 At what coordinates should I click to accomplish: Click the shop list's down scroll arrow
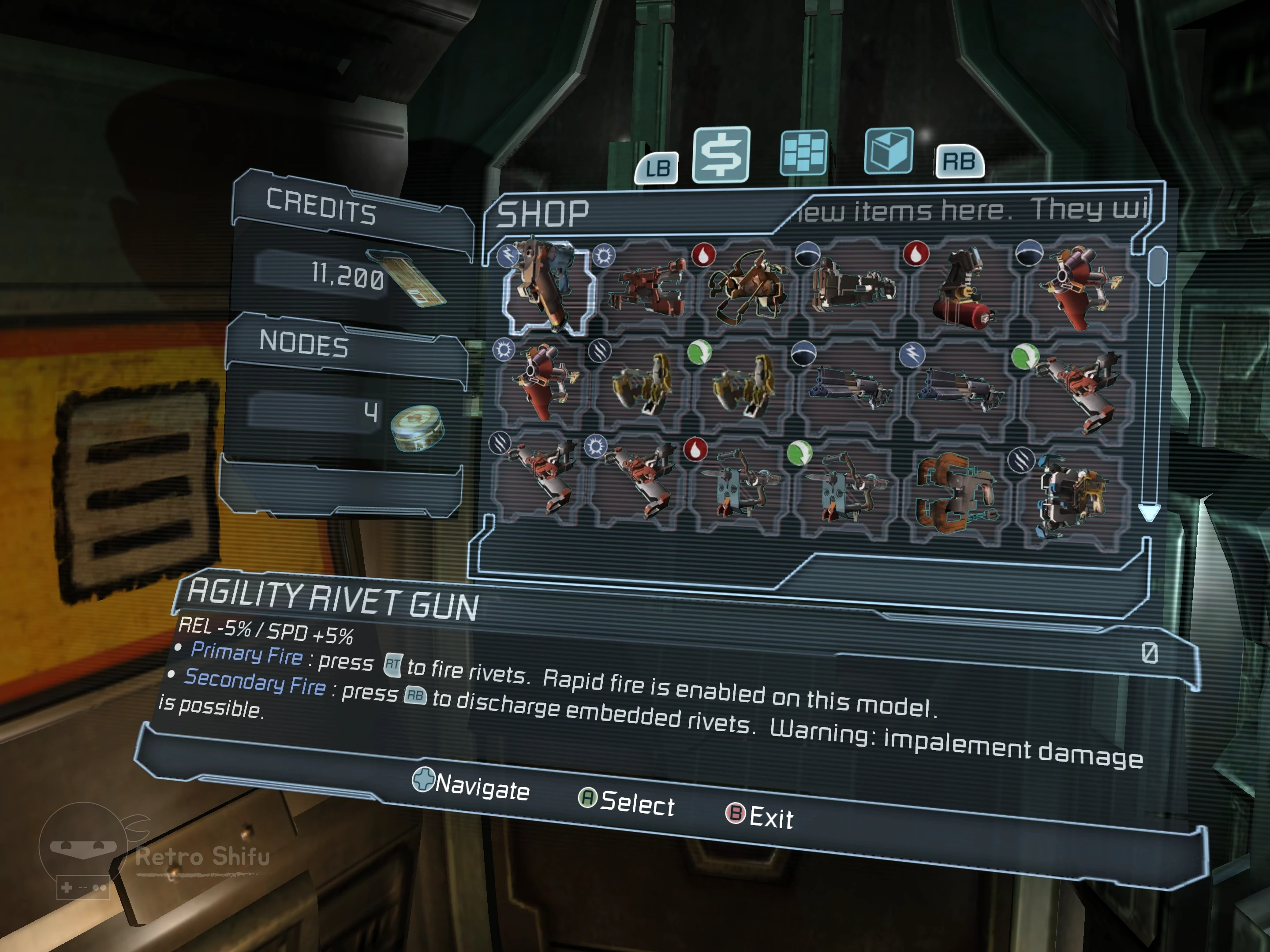coord(1149,512)
